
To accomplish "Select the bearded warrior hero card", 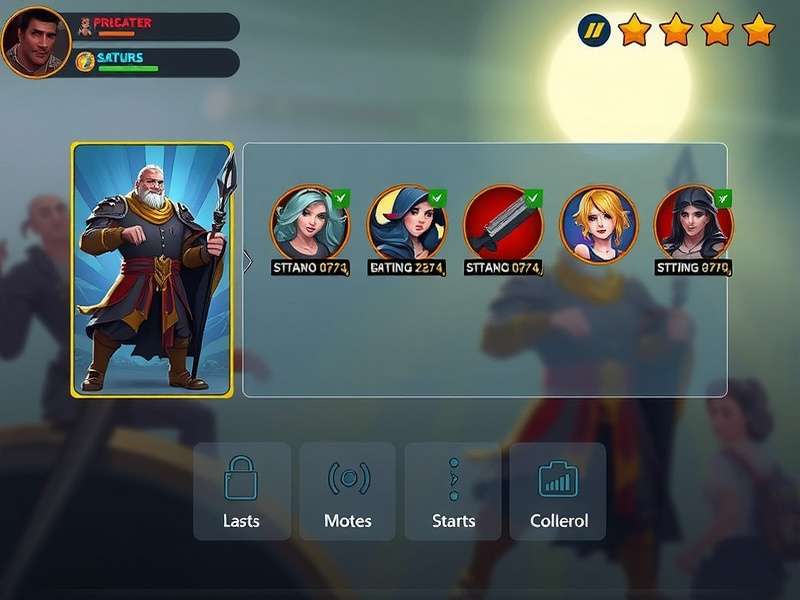I will (152, 270).
